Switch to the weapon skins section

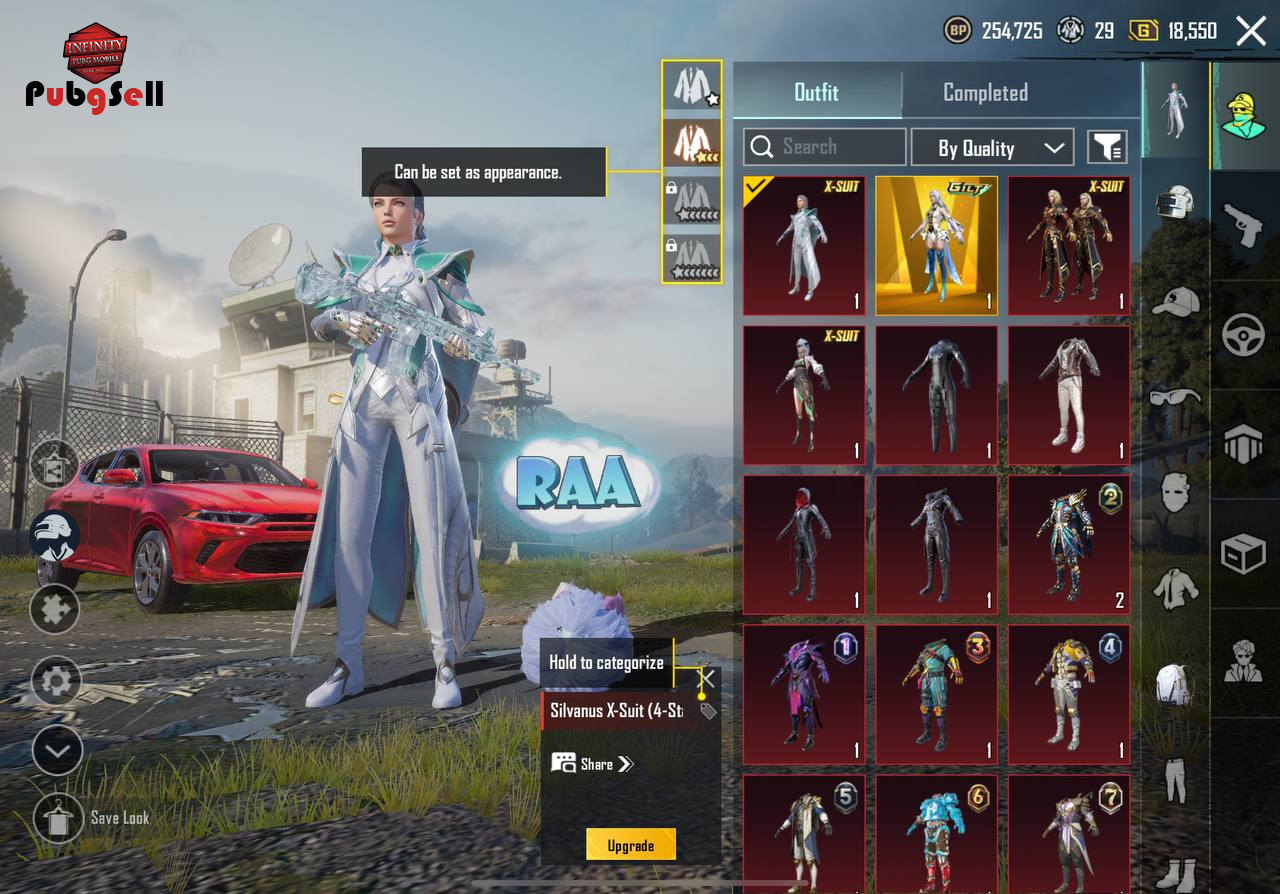point(1244,227)
